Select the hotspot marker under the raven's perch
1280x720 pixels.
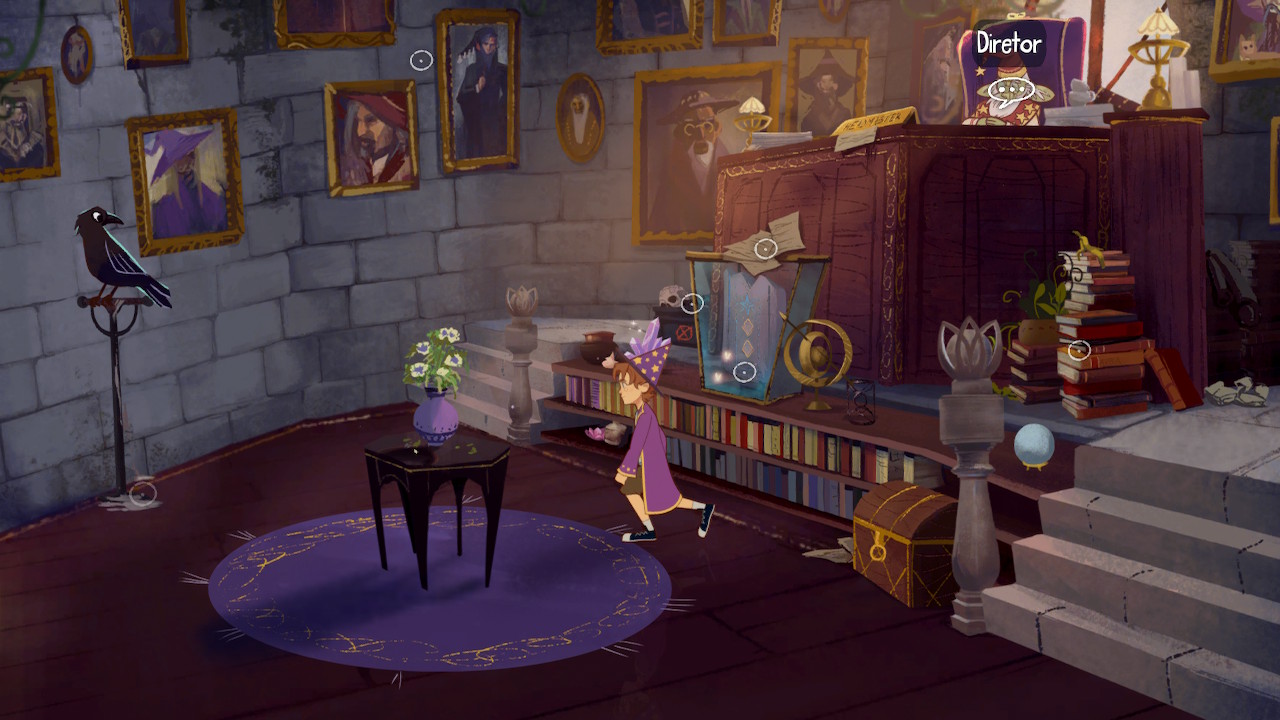pos(143,492)
